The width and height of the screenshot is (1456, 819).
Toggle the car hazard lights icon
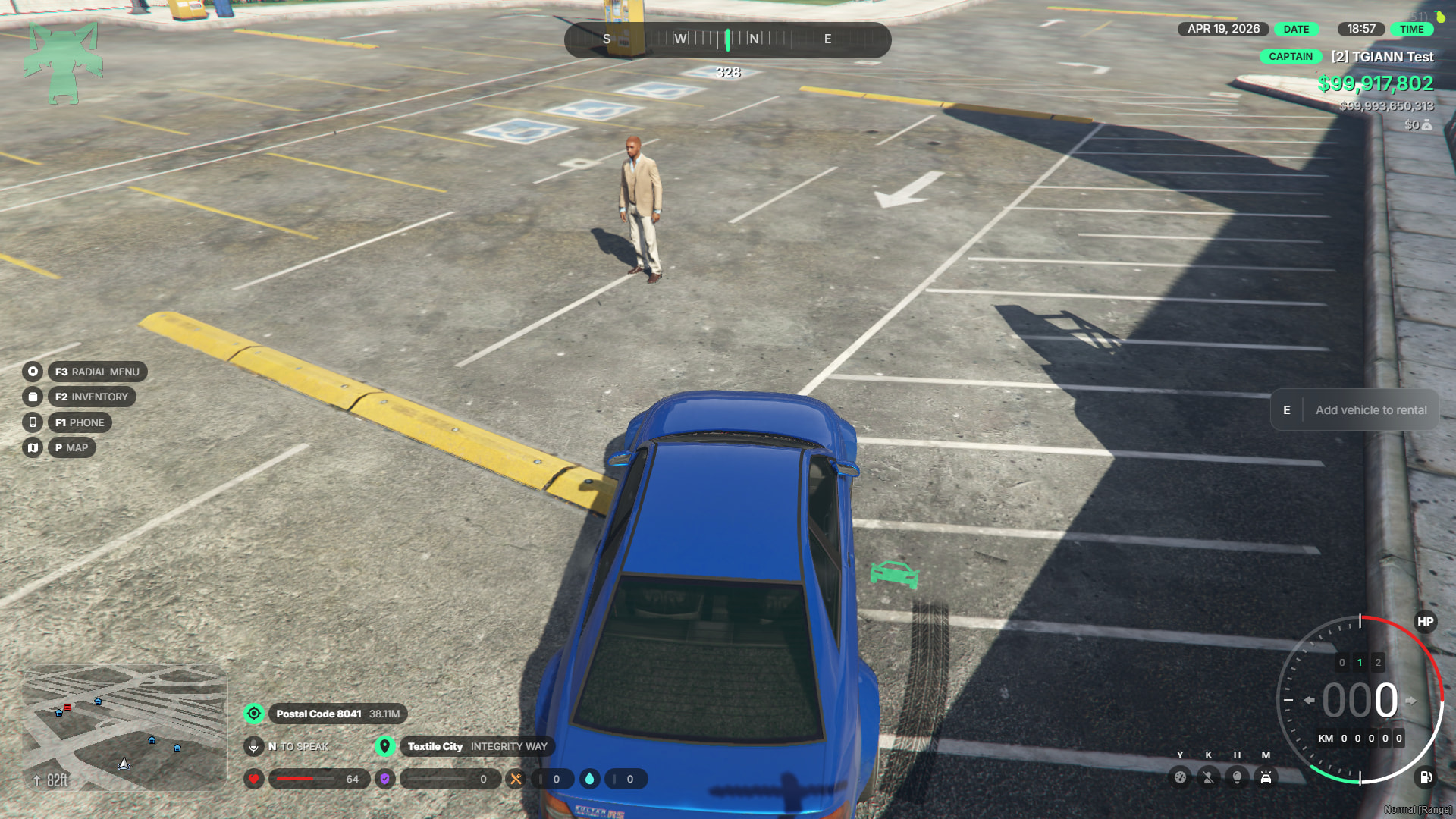tap(1266, 777)
